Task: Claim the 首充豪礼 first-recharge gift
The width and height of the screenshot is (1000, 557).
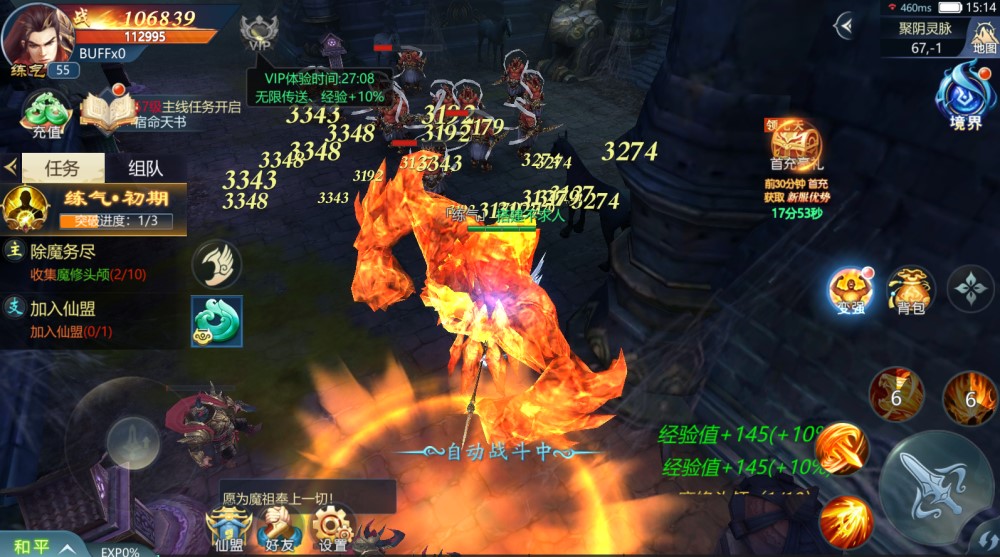Action: click(796, 148)
